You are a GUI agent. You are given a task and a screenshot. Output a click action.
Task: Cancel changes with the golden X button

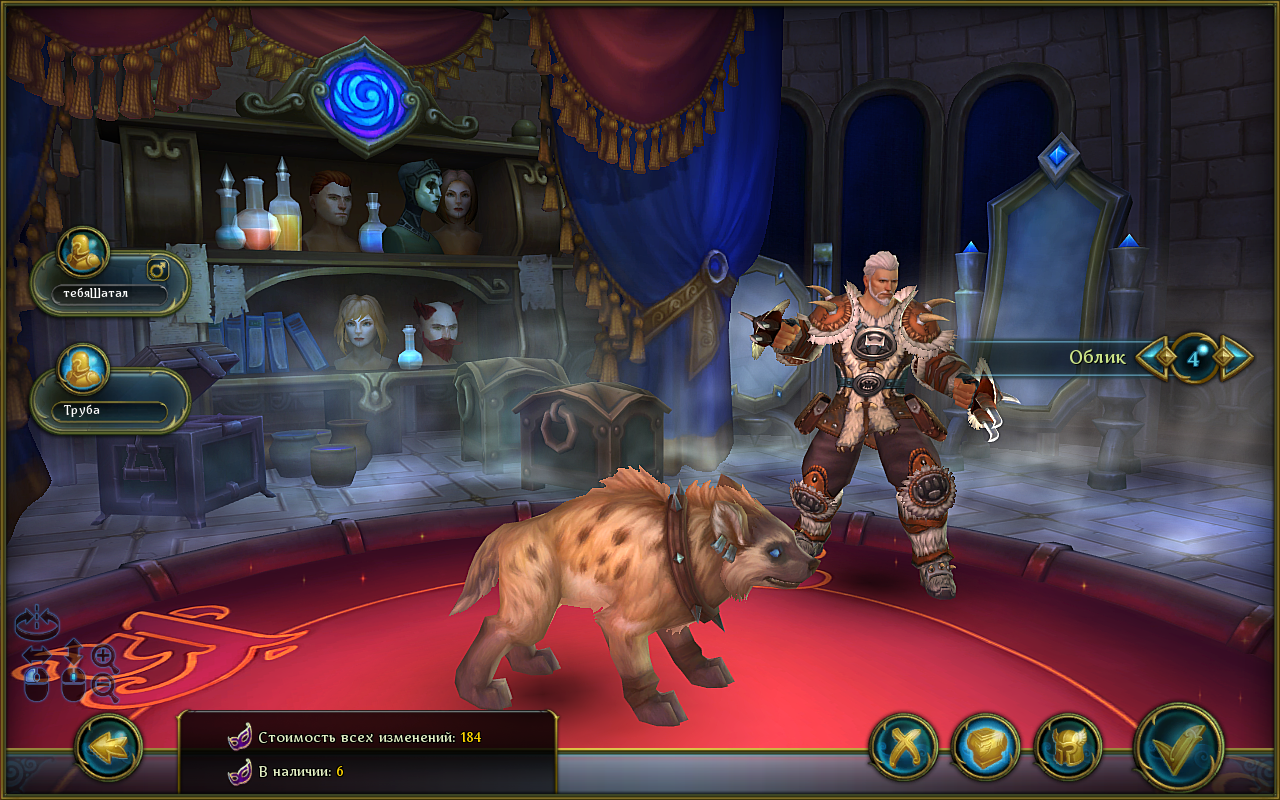point(903,747)
